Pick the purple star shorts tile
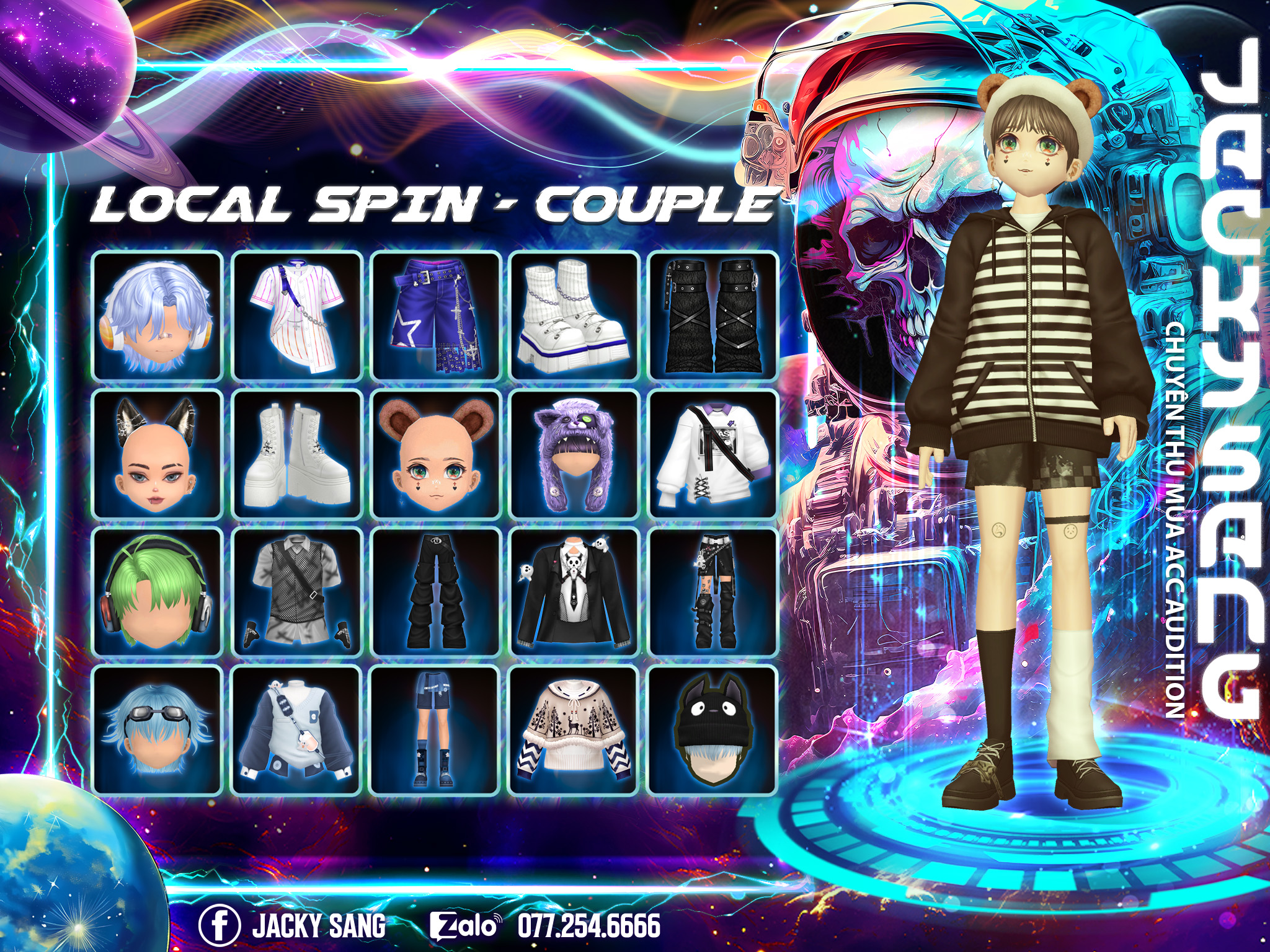The width and height of the screenshot is (1270, 952). [435, 315]
